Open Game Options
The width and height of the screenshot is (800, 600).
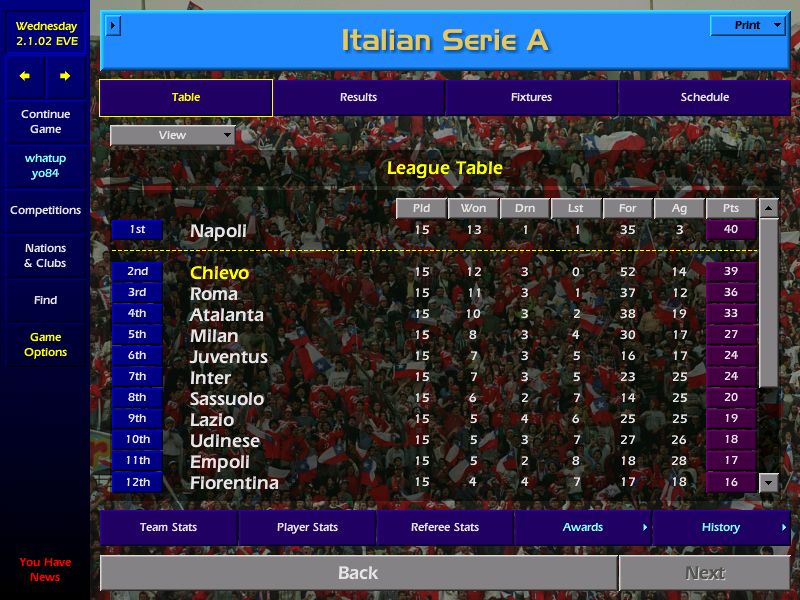pos(45,345)
